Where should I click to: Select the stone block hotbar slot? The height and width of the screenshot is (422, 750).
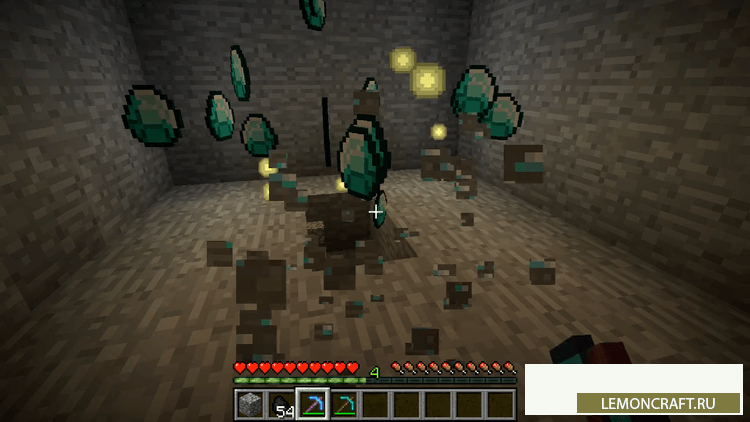click(250, 404)
